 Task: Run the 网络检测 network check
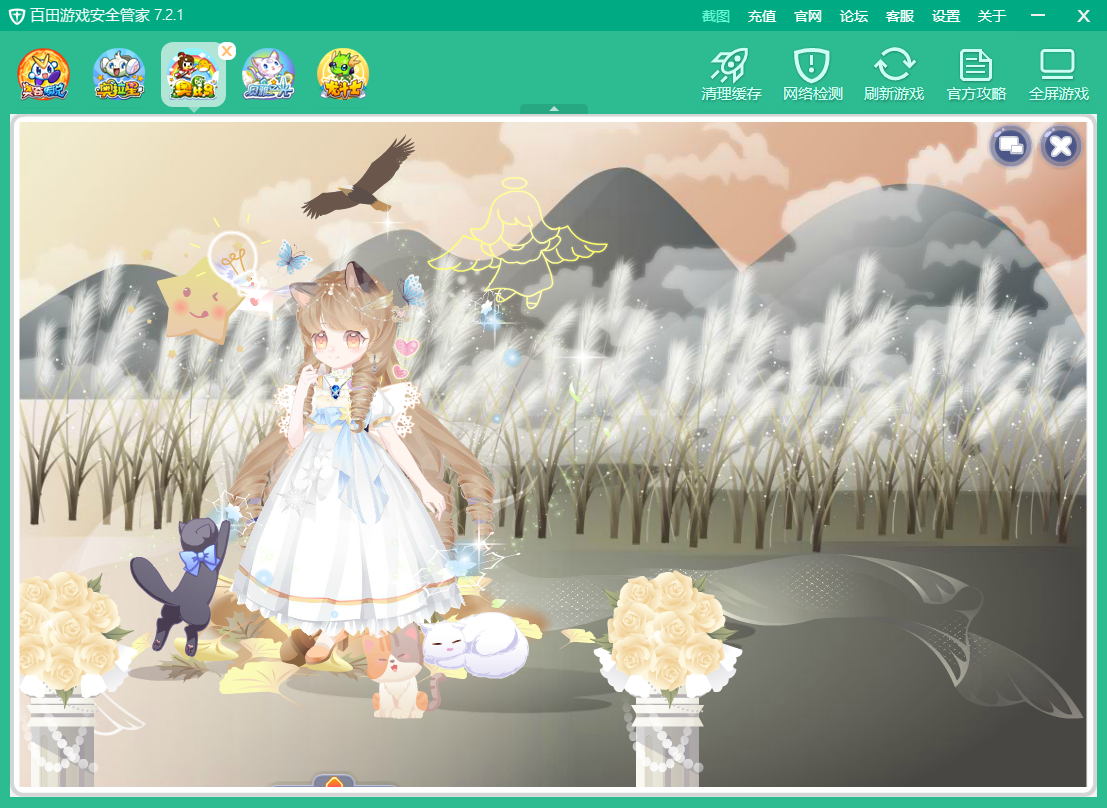[812, 74]
